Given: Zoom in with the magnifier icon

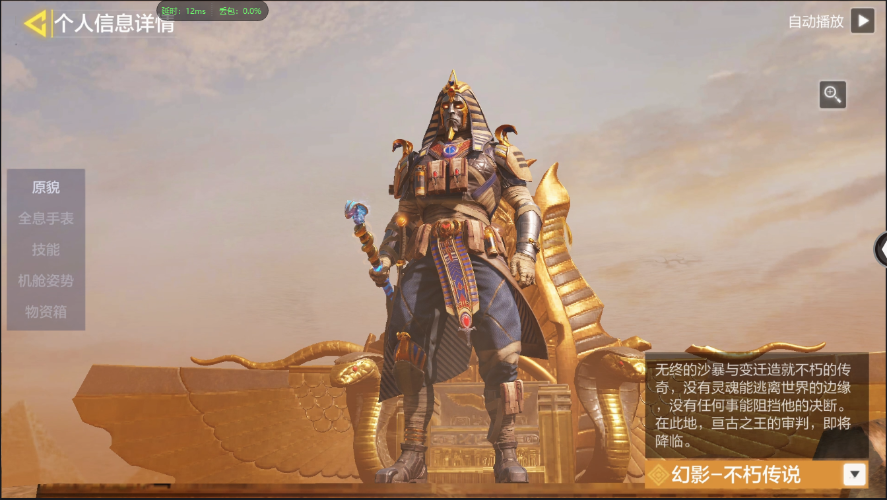Looking at the screenshot, I should pos(832,95).
